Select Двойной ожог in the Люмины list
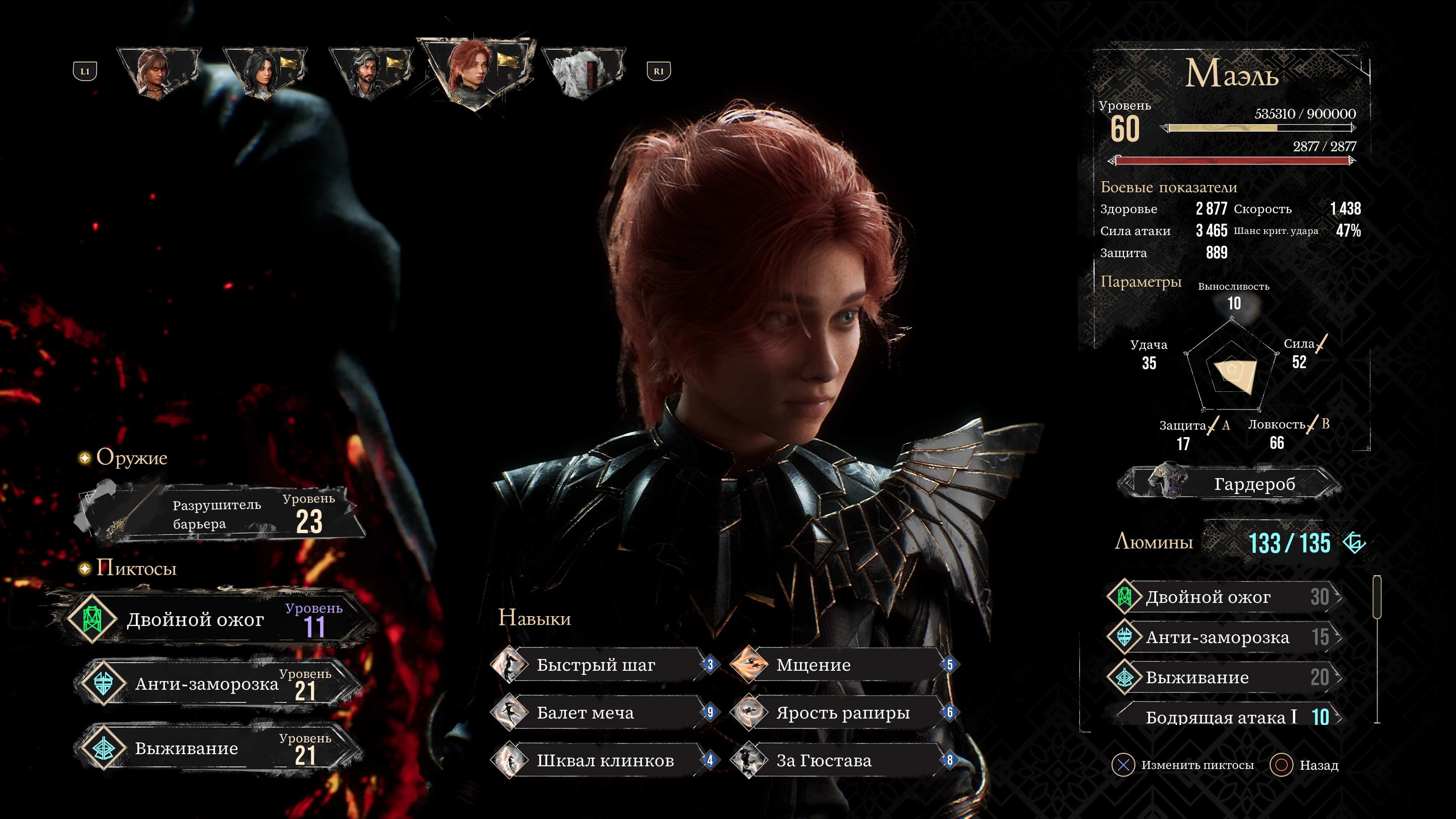Viewport: 1456px width, 819px height. coord(1224,597)
